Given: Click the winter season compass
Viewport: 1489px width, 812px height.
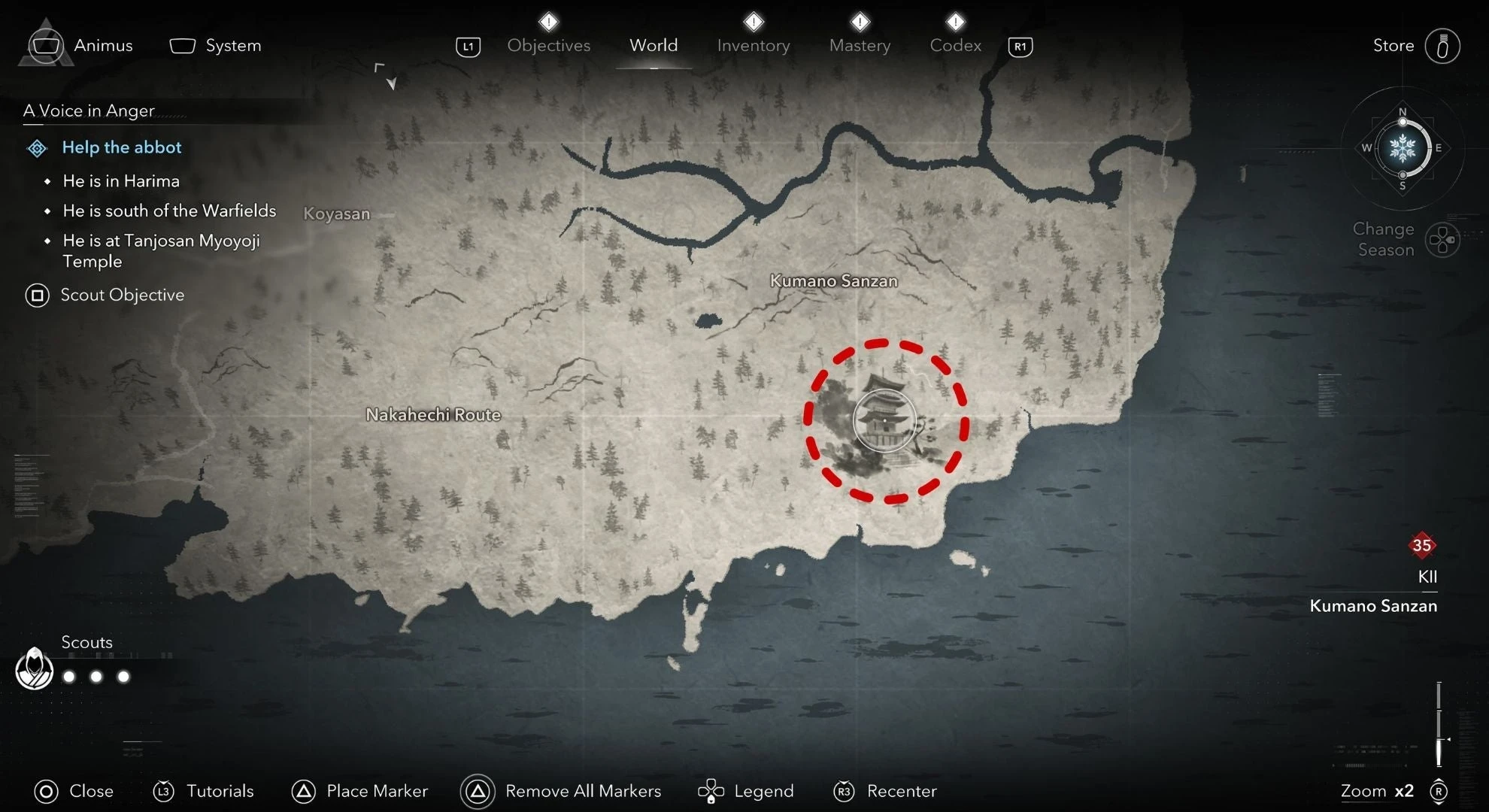Looking at the screenshot, I should coord(1403,148).
